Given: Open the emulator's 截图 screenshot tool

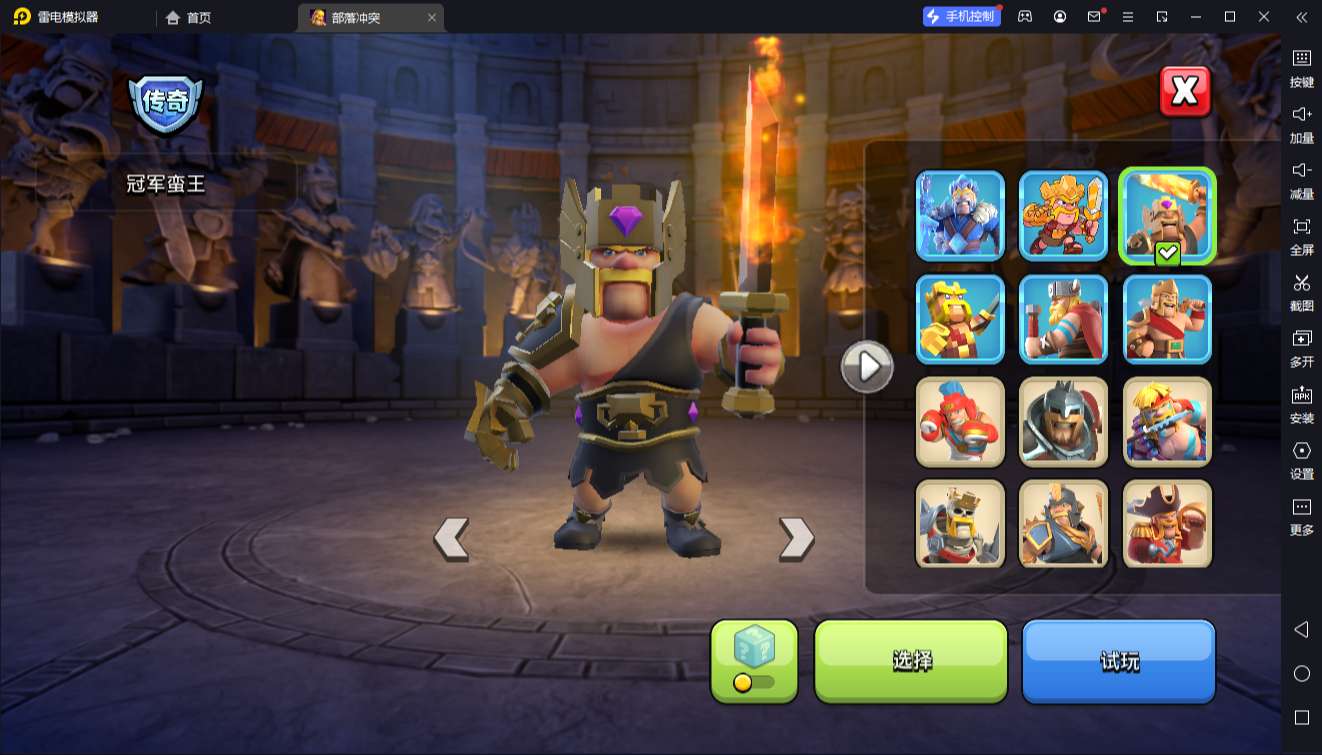Looking at the screenshot, I should point(1301,292).
